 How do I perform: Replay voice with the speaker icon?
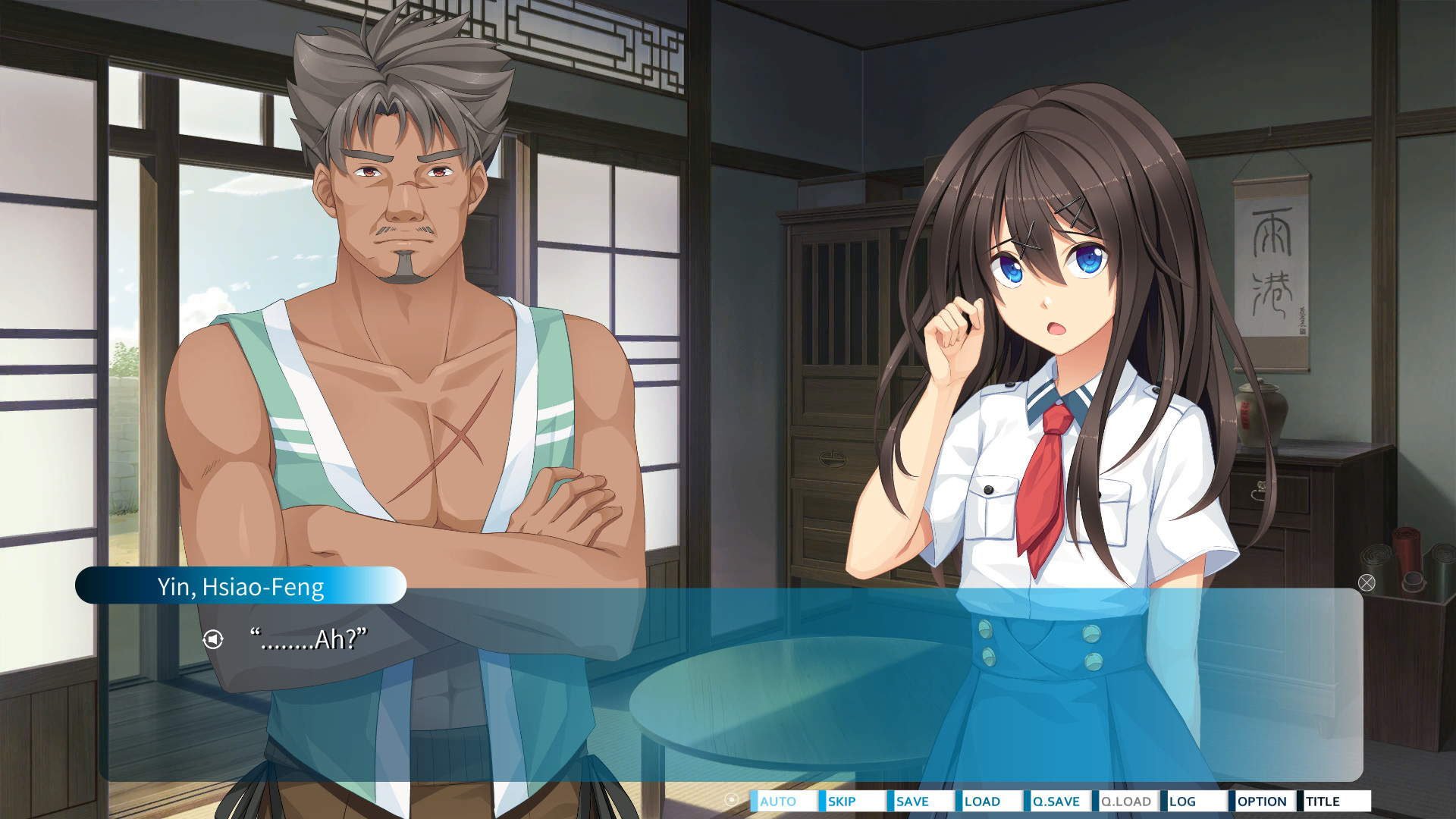click(213, 639)
